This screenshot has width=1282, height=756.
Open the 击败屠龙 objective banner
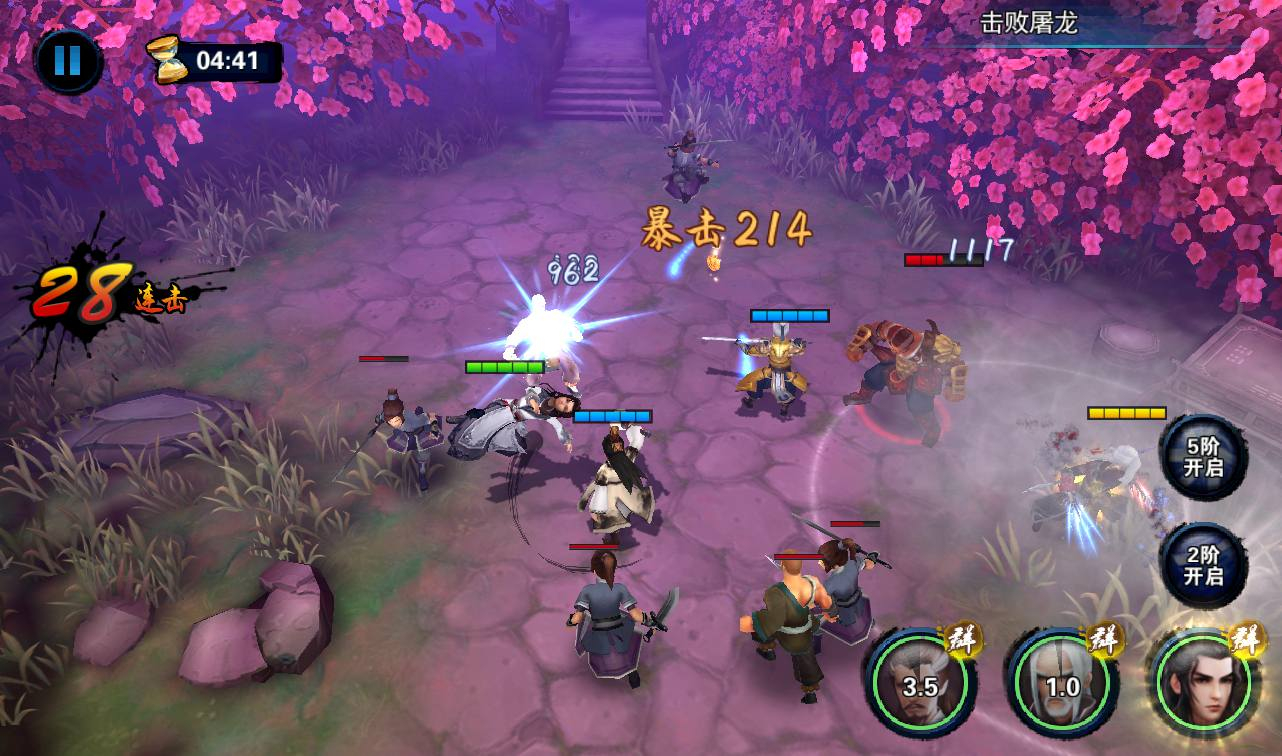click(x=1030, y=24)
